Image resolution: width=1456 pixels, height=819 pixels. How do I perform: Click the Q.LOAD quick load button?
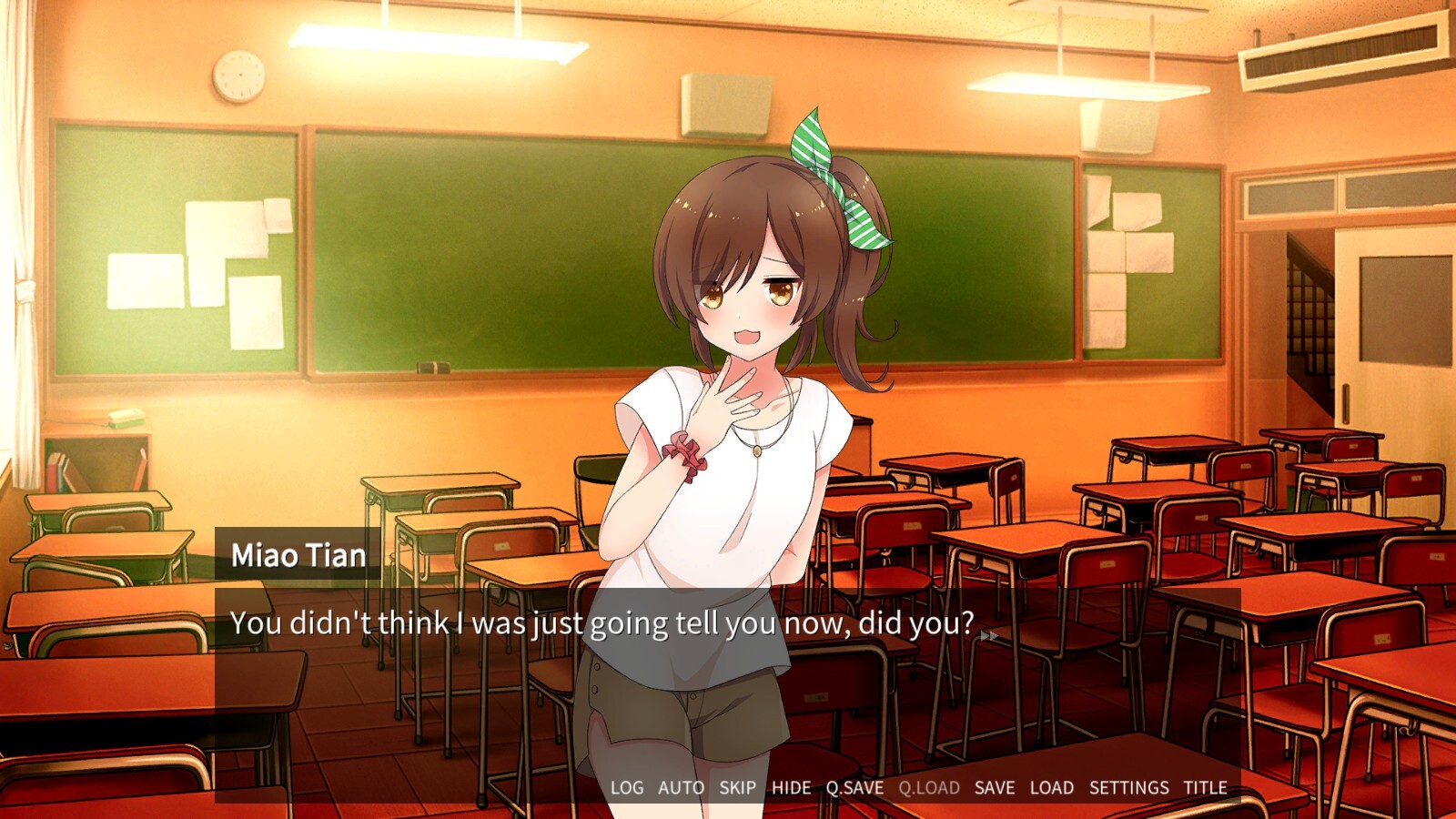[929, 788]
